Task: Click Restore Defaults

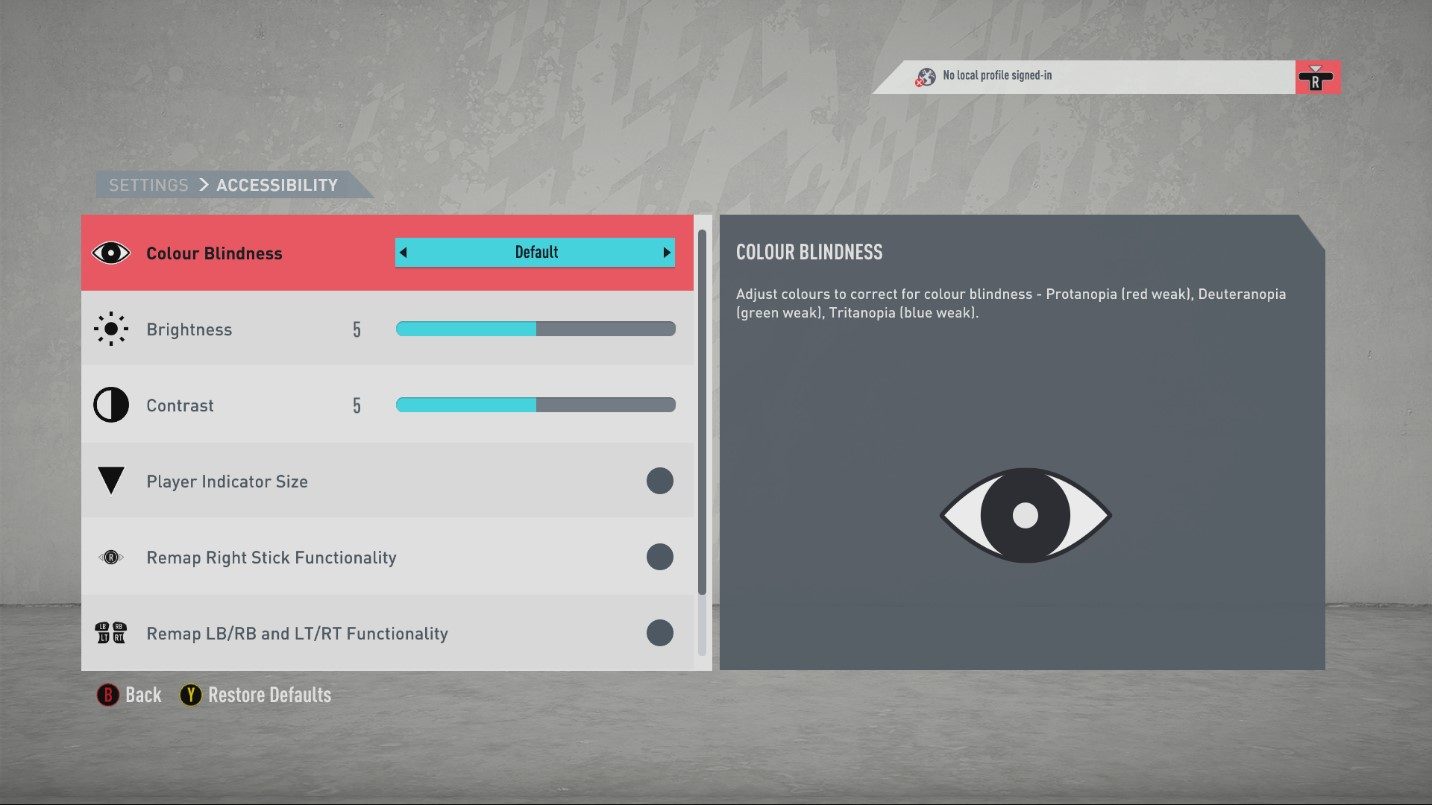Action: tap(269, 694)
